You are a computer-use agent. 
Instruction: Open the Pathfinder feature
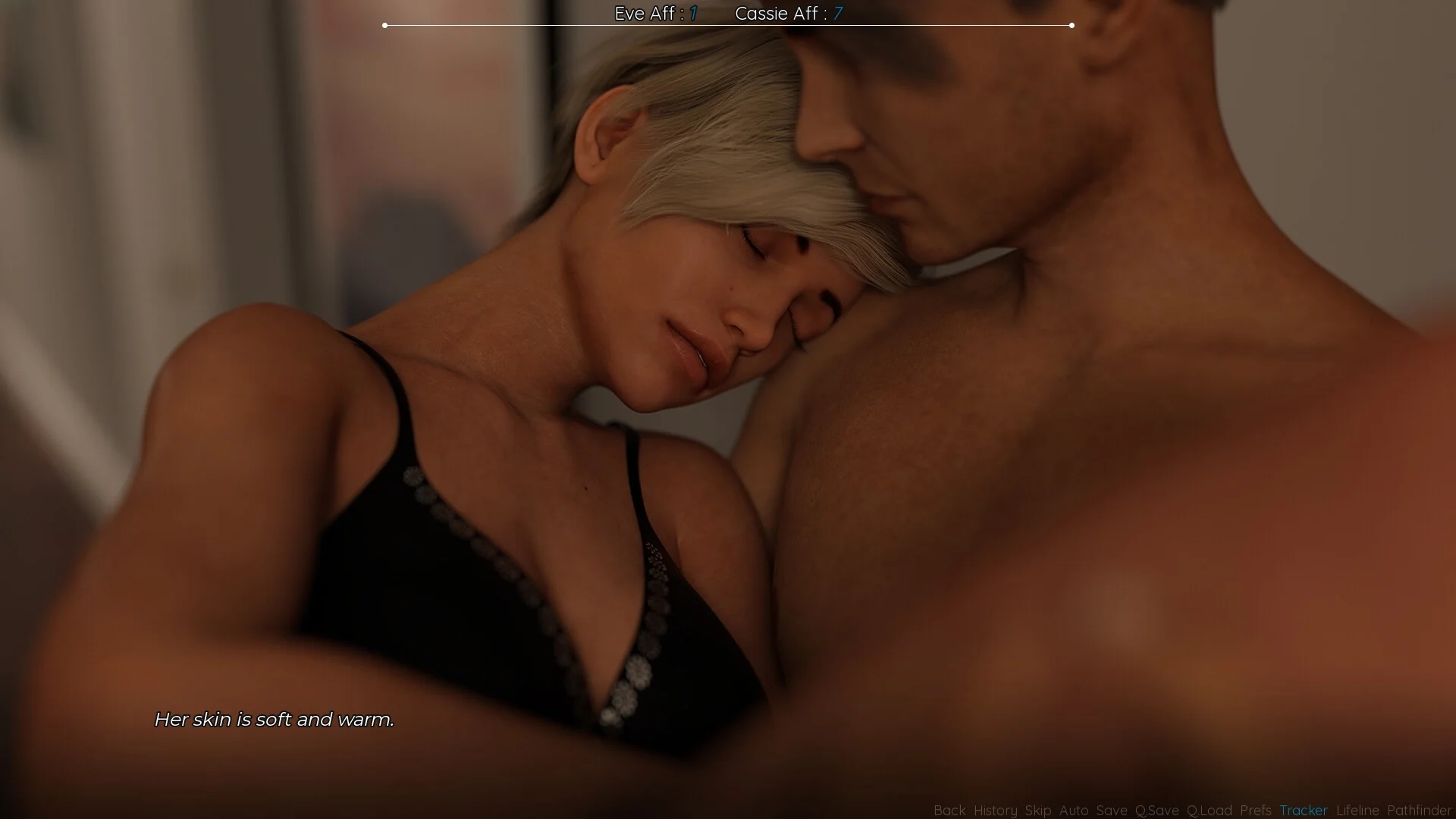[x=1420, y=811]
